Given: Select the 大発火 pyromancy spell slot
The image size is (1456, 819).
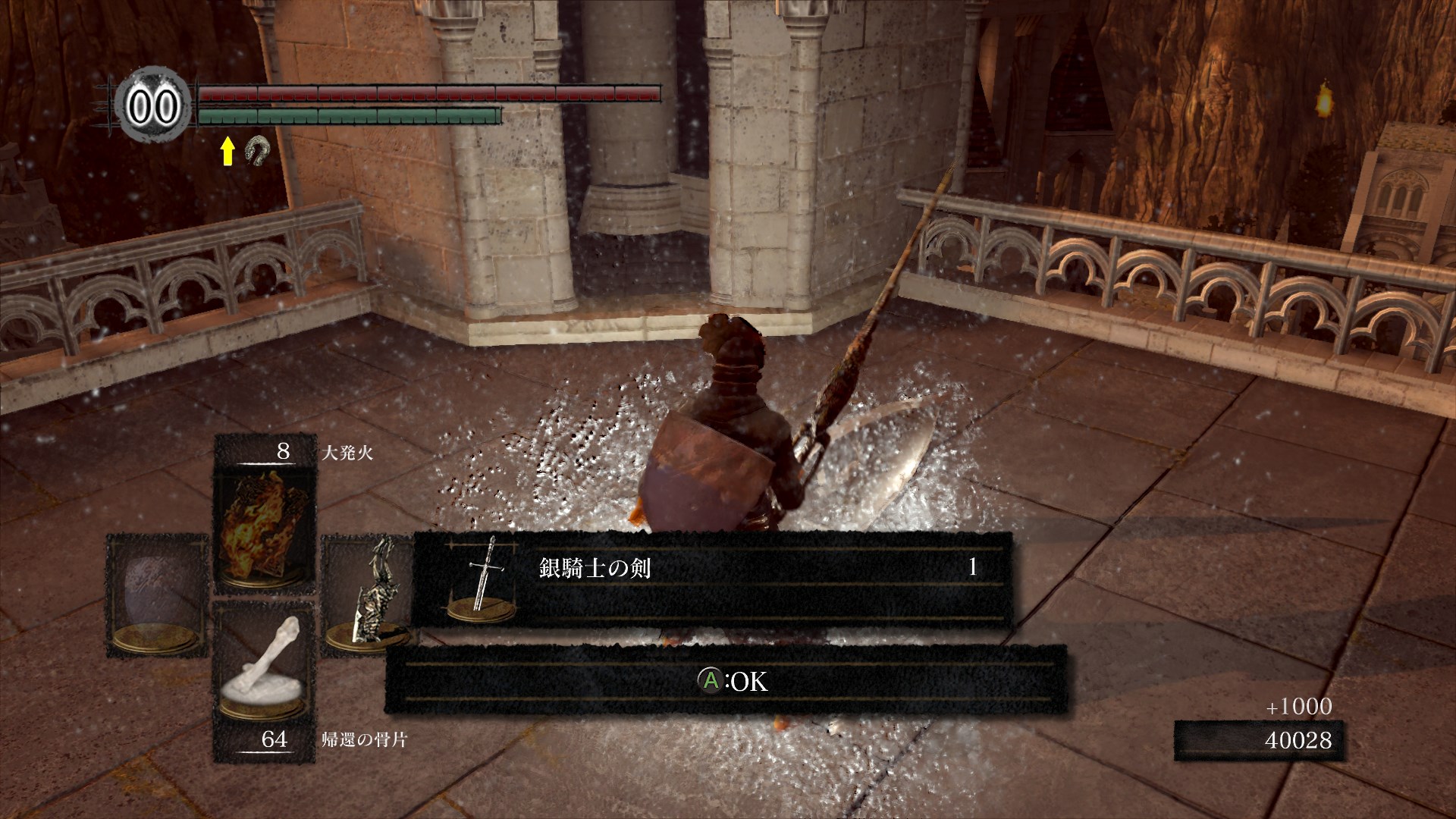Looking at the screenshot, I should click(264, 529).
